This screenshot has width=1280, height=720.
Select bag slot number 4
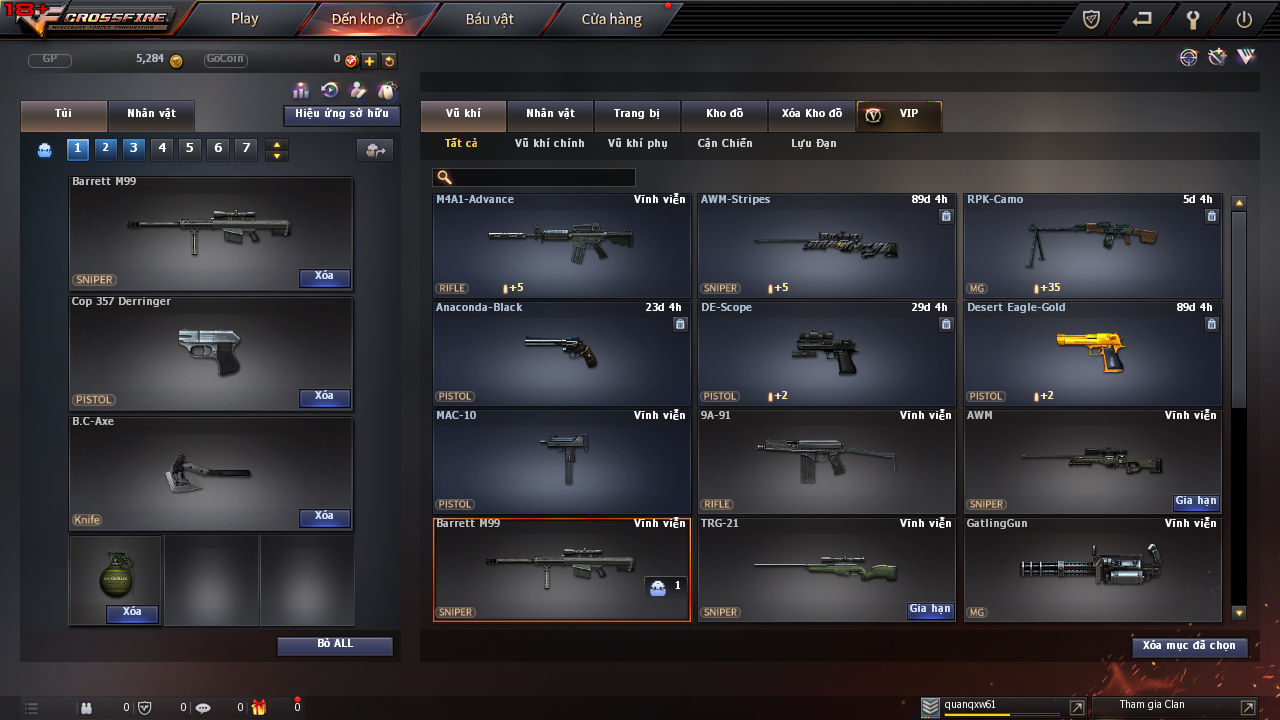click(x=162, y=149)
